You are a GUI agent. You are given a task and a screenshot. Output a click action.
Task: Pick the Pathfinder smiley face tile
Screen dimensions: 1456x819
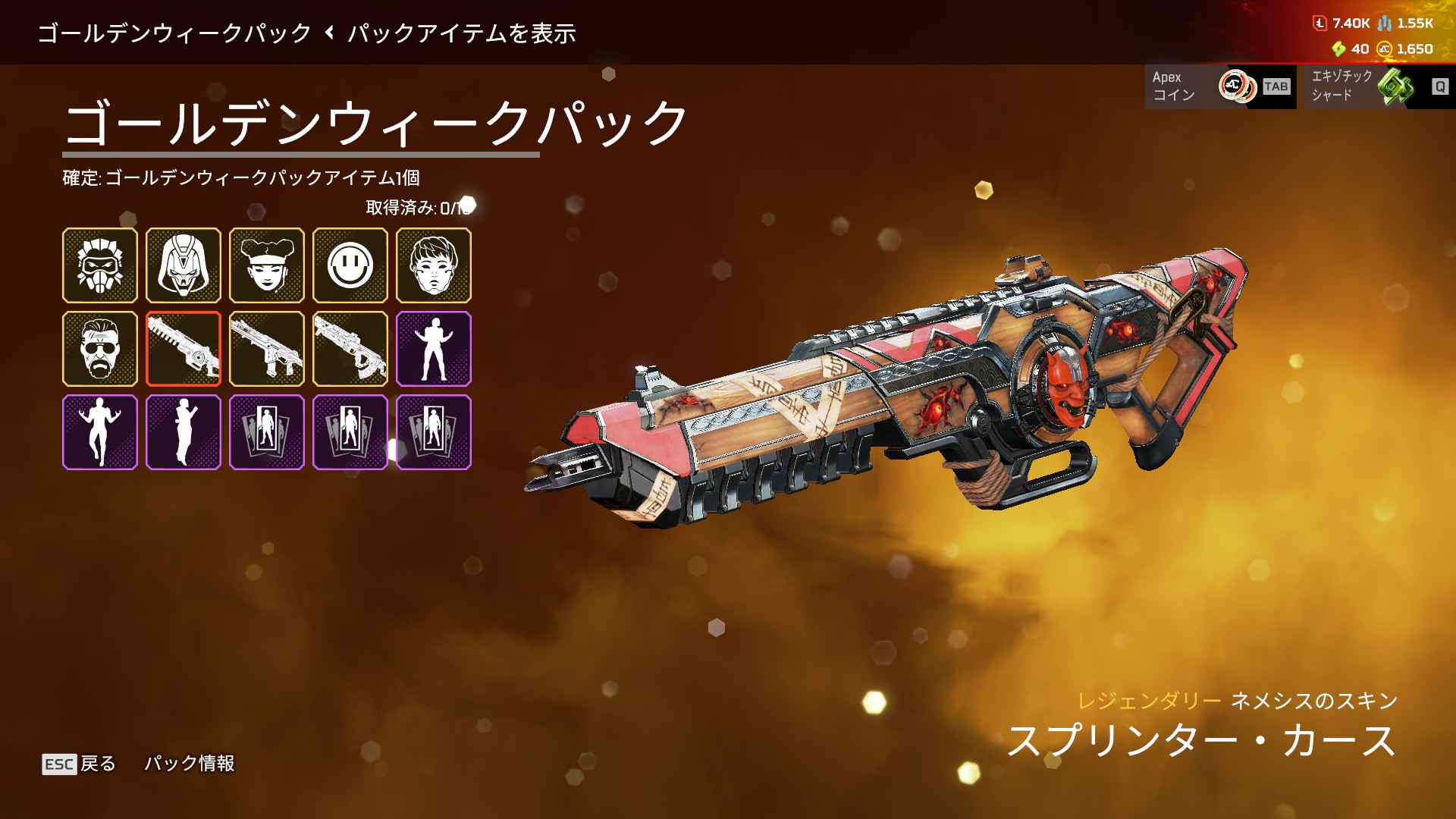coord(350,265)
